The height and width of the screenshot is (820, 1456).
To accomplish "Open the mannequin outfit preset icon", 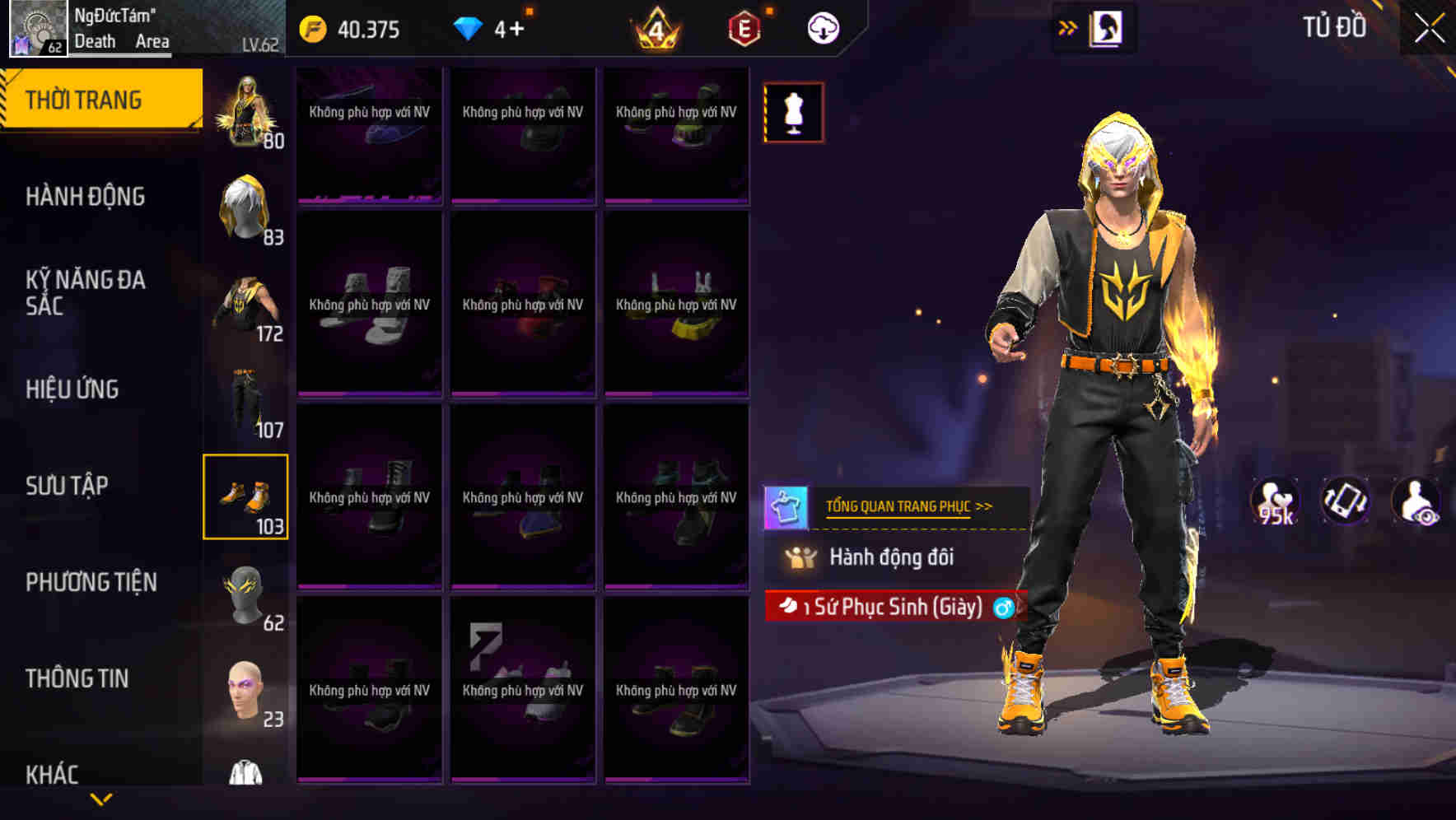I will 792,113.
